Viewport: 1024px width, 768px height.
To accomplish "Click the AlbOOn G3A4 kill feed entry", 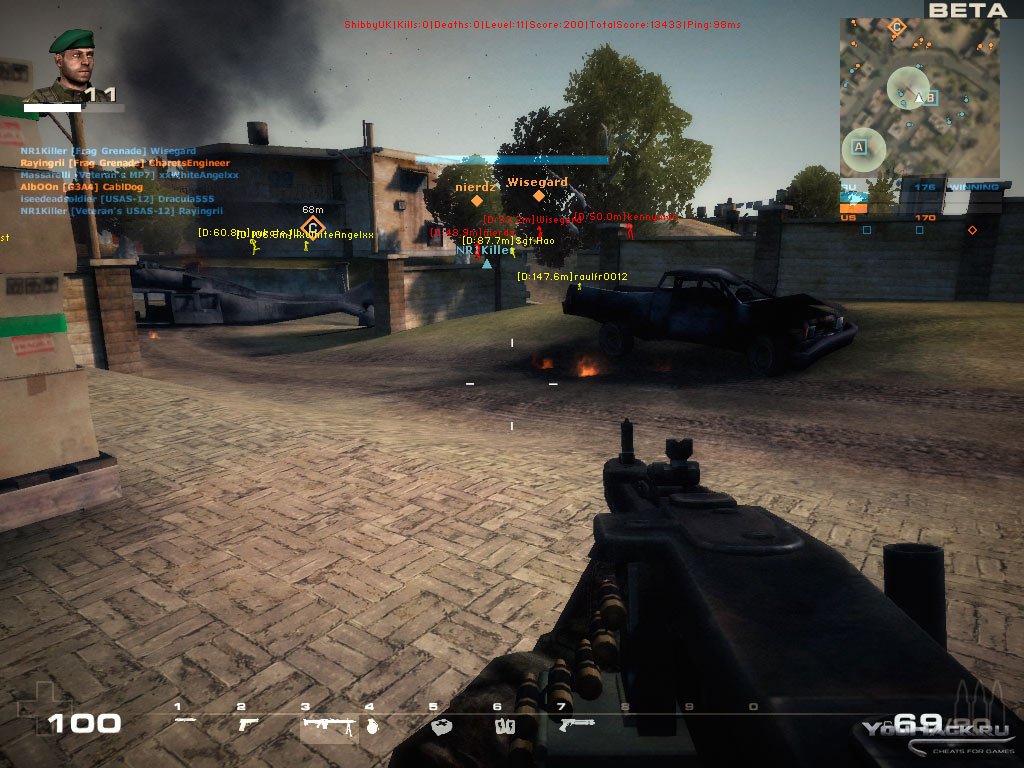I will tap(96, 186).
